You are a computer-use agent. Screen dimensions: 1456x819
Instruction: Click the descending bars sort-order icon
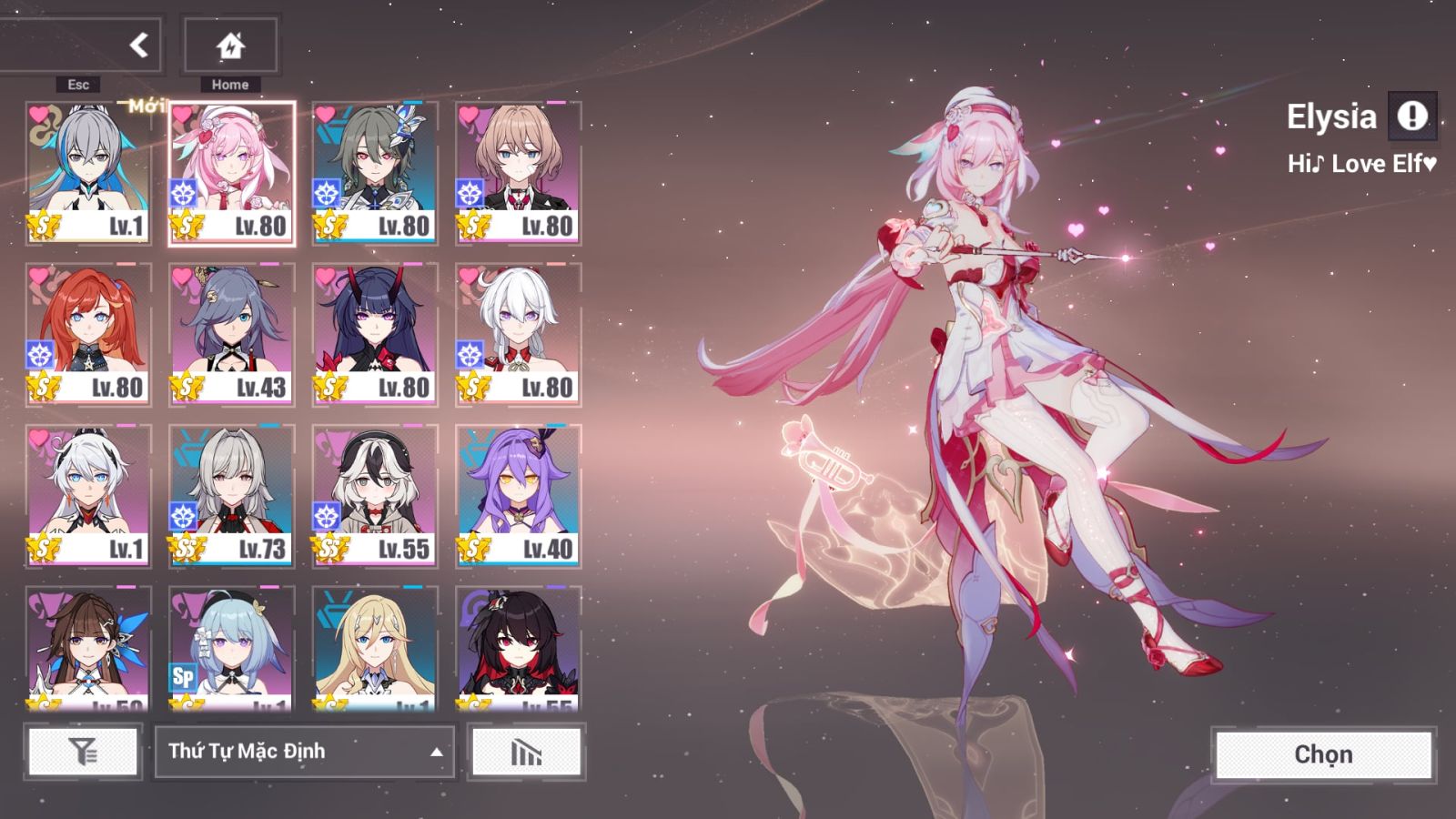click(526, 752)
